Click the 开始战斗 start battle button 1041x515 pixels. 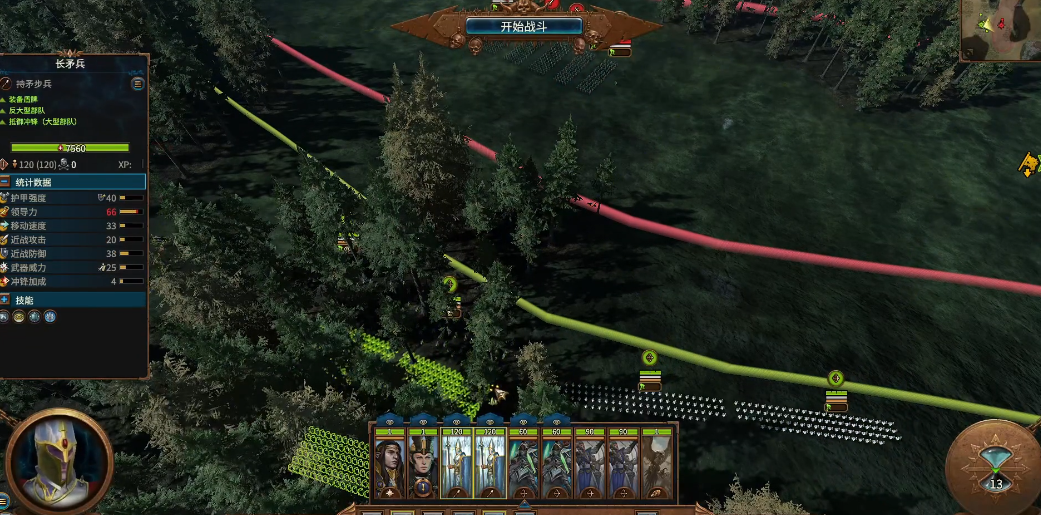tap(526, 26)
